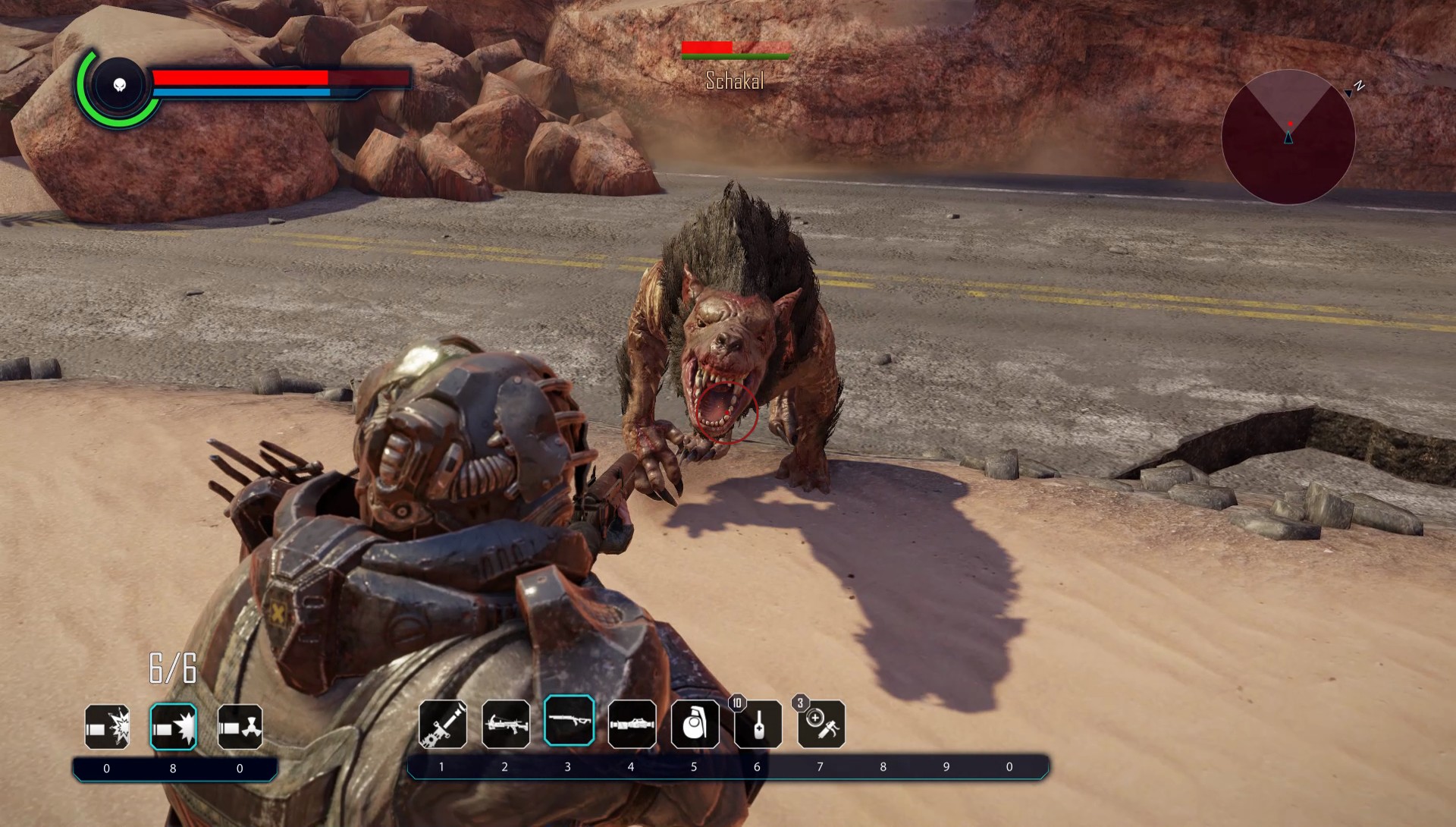Switch to the launcher weapon in slot 4
The height and width of the screenshot is (827, 1456).
[632, 724]
